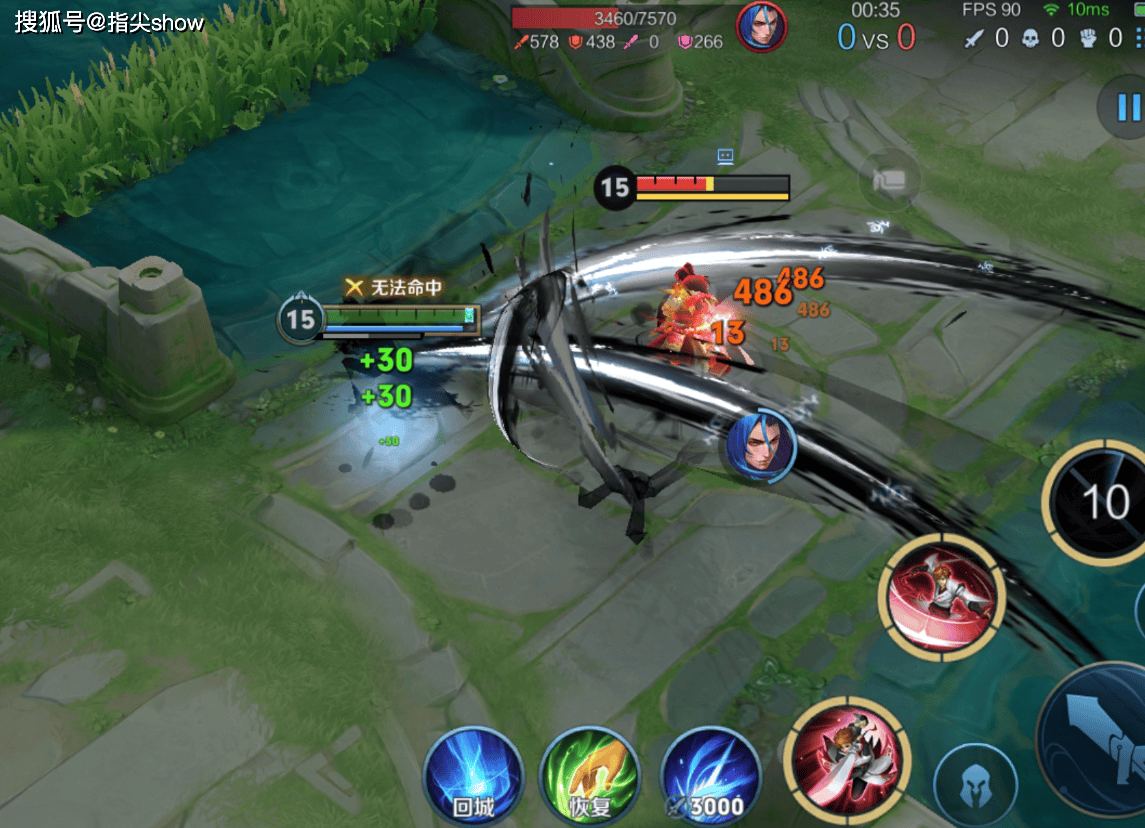Tap the faded camera view icon
This screenshot has width=1145, height=828.
[890, 180]
